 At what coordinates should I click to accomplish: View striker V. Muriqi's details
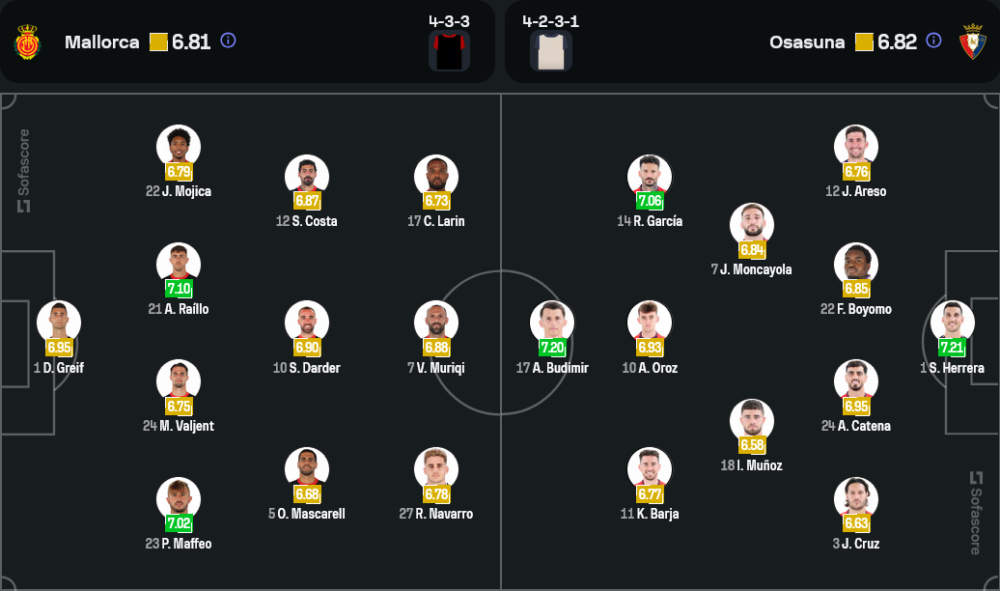(x=436, y=323)
